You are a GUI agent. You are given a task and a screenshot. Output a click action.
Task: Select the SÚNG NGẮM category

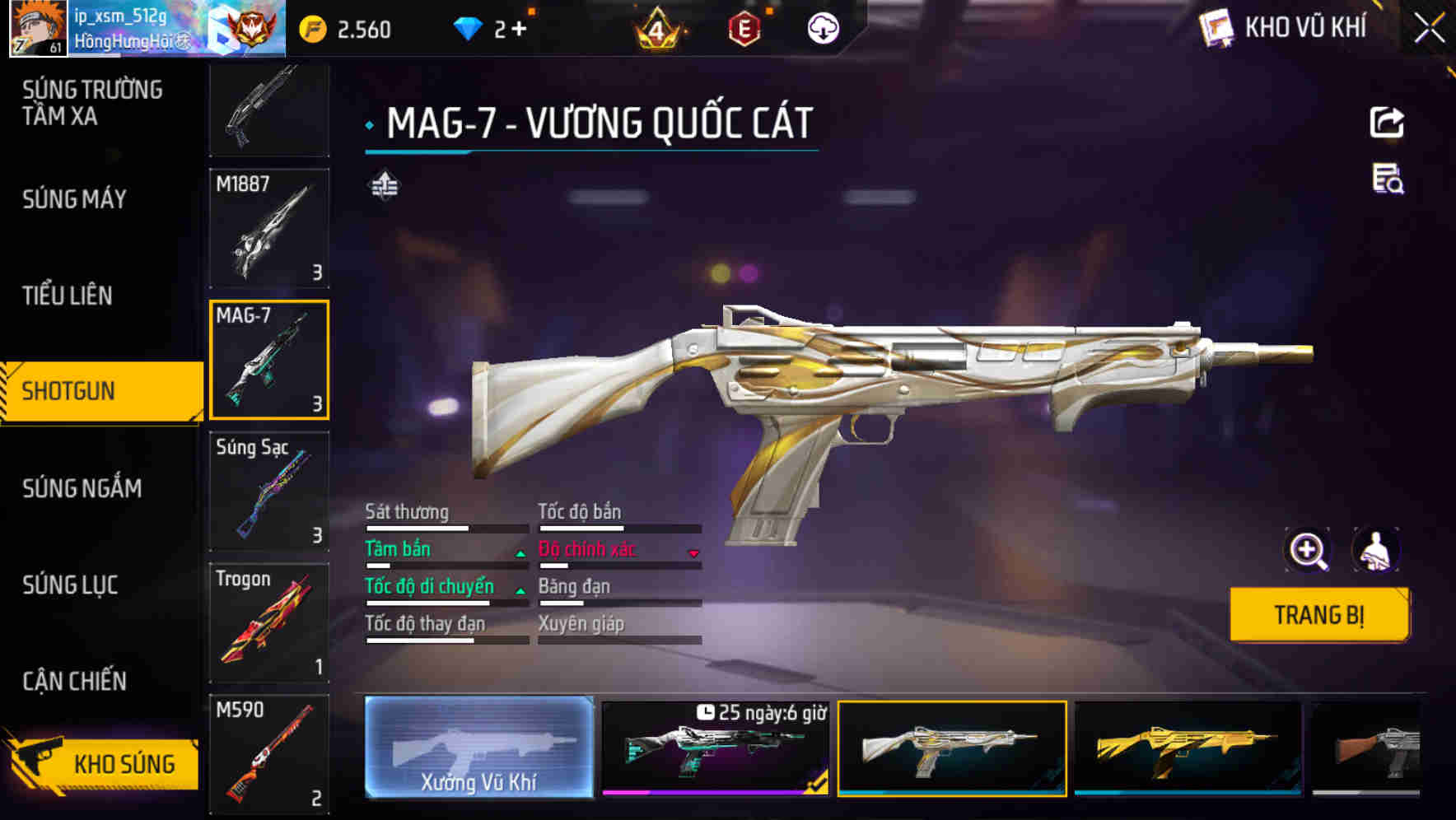82,488
